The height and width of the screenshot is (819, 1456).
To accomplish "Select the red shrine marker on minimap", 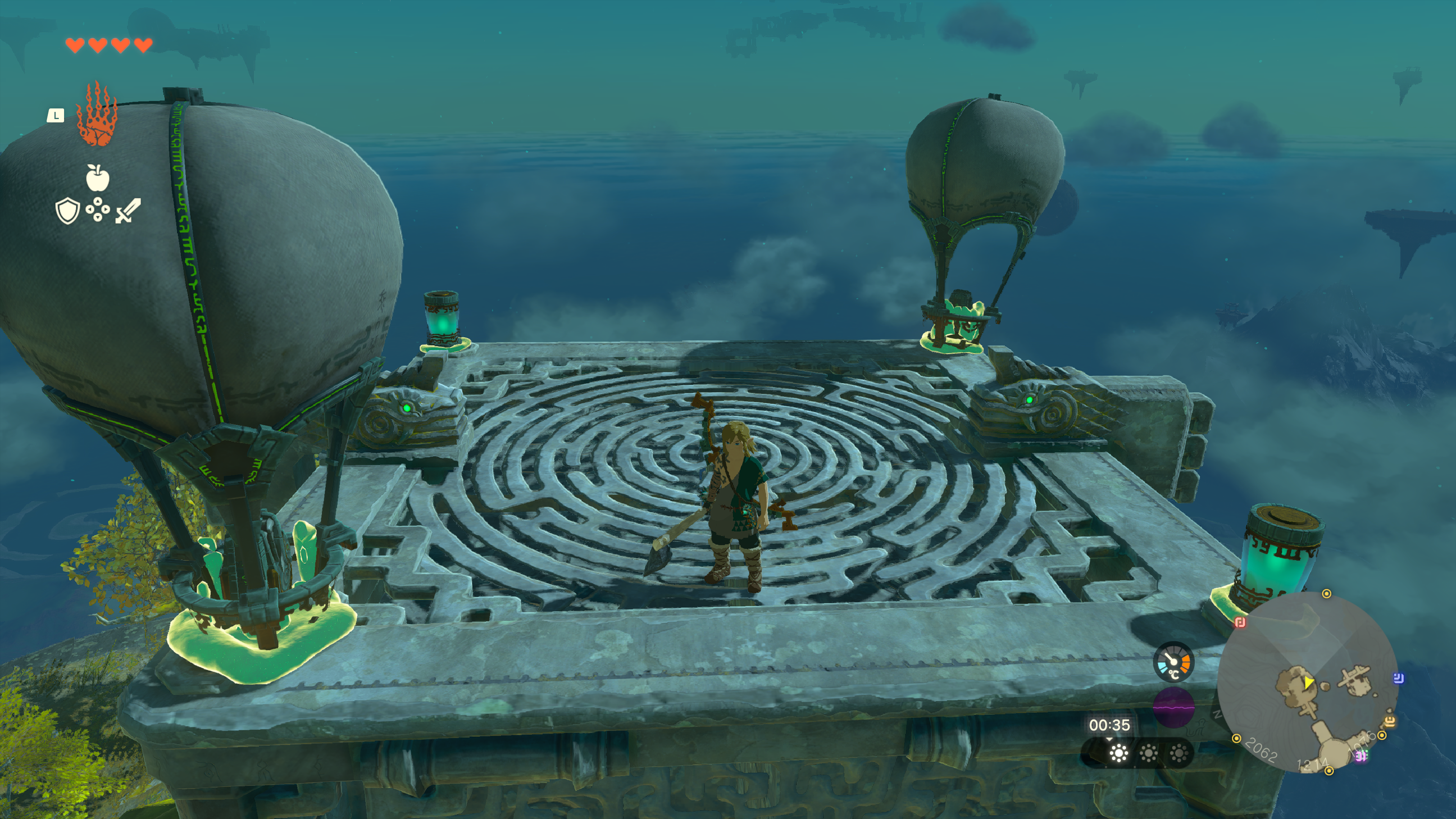I will click(1240, 622).
